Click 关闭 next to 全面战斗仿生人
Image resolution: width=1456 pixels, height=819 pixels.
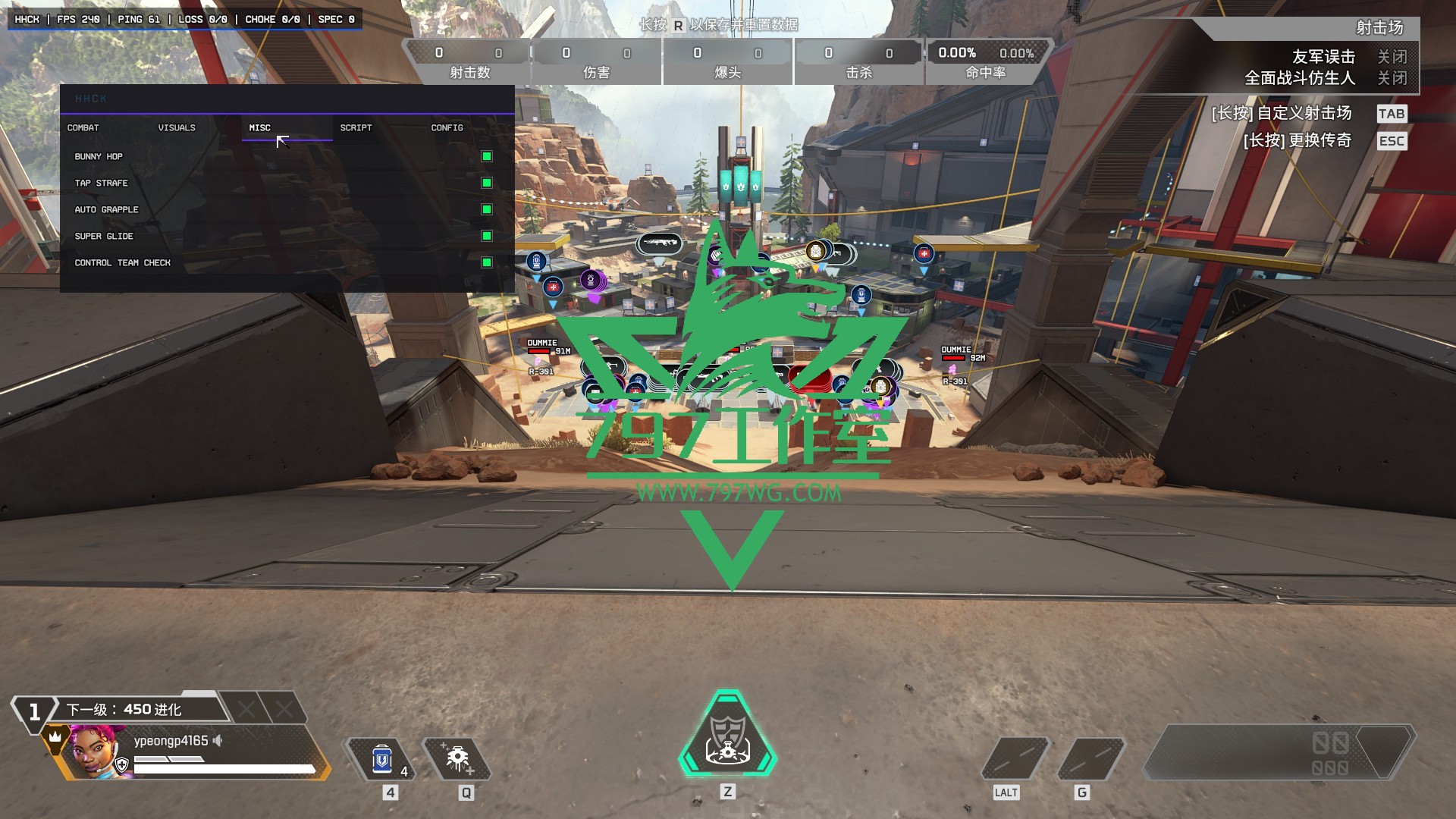(1394, 77)
